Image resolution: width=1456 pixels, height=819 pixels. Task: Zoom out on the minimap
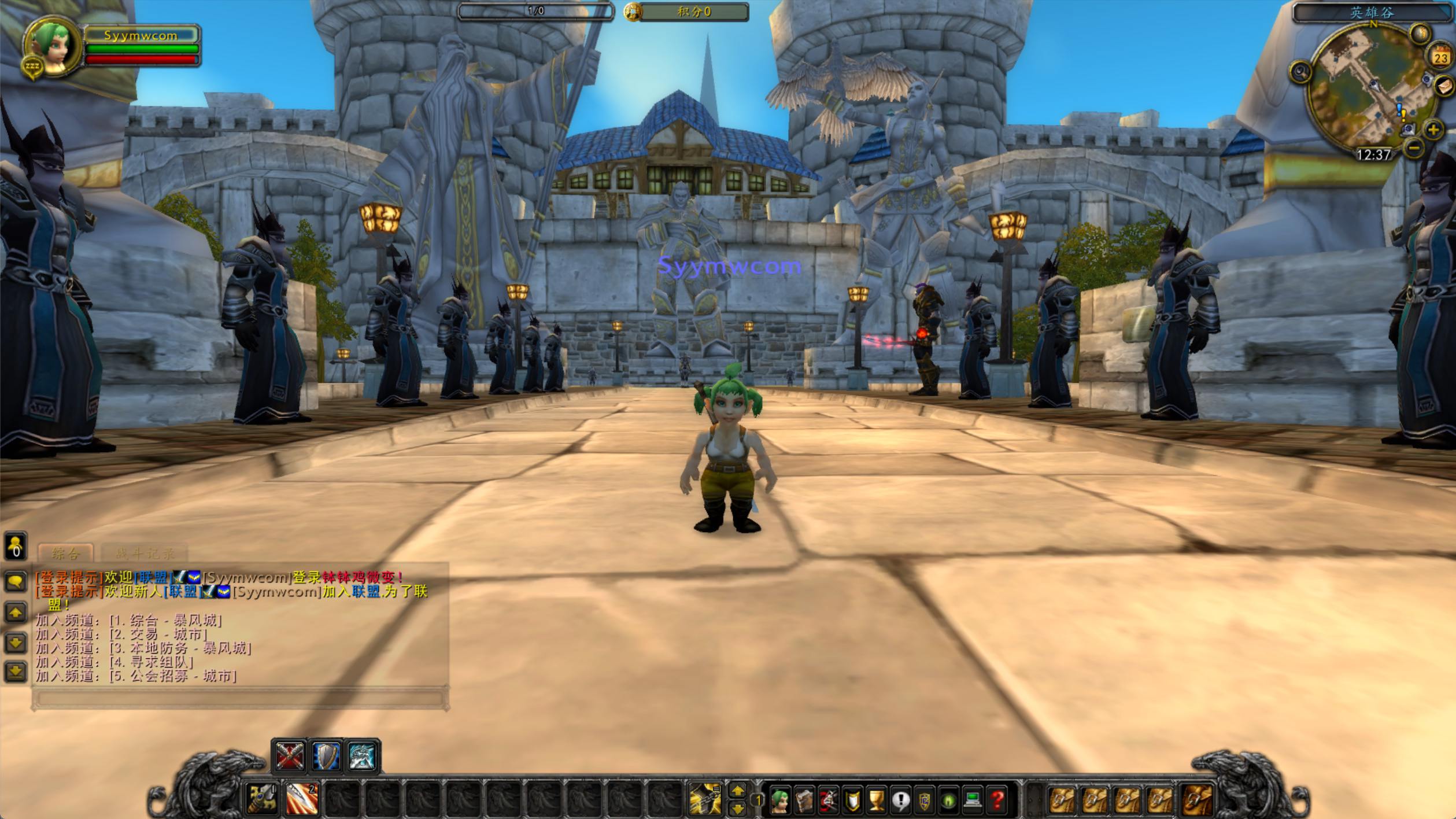1414,149
